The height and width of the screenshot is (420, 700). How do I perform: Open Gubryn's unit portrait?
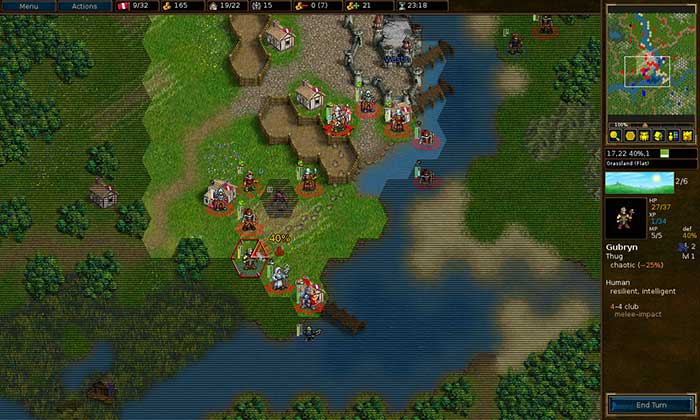point(627,218)
